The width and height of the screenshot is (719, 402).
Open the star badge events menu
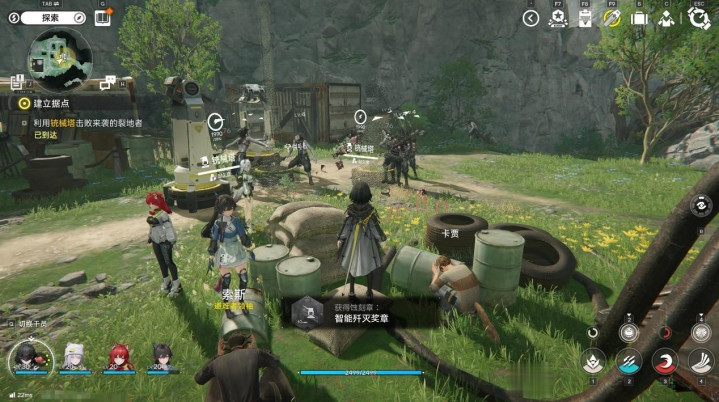tap(558, 18)
